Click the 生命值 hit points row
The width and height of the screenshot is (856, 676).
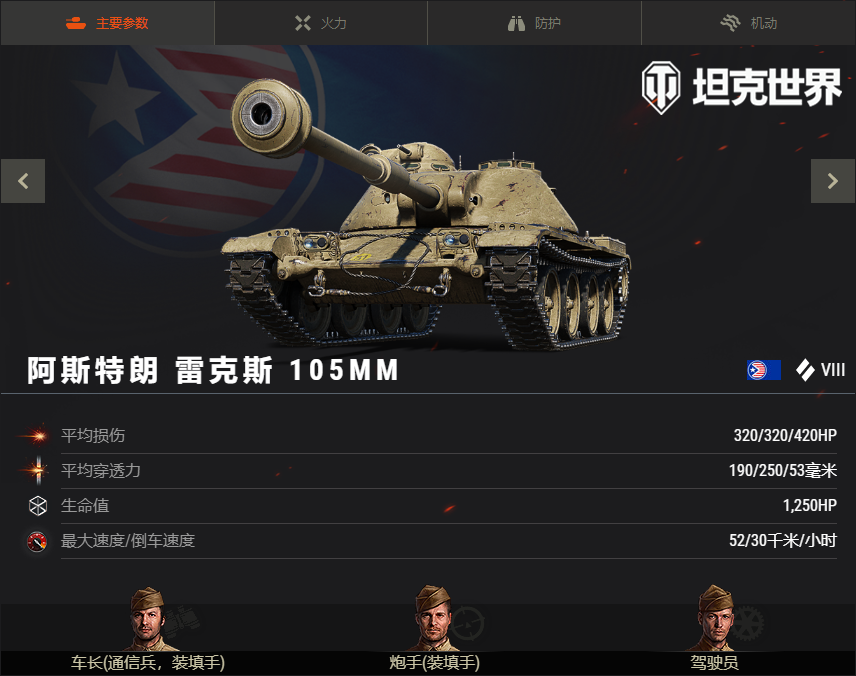[428, 506]
